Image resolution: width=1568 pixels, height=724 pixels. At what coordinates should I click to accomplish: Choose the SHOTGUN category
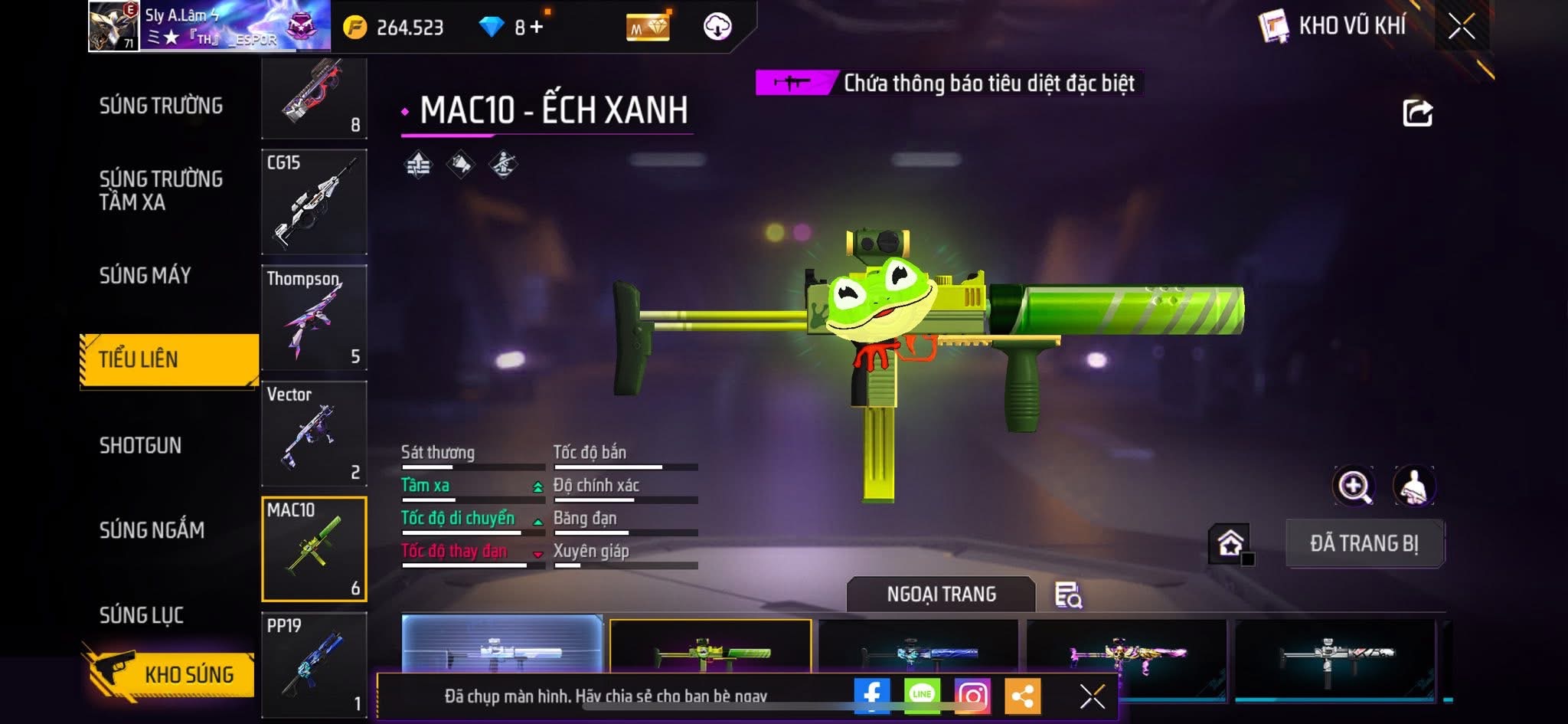(x=141, y=445)
